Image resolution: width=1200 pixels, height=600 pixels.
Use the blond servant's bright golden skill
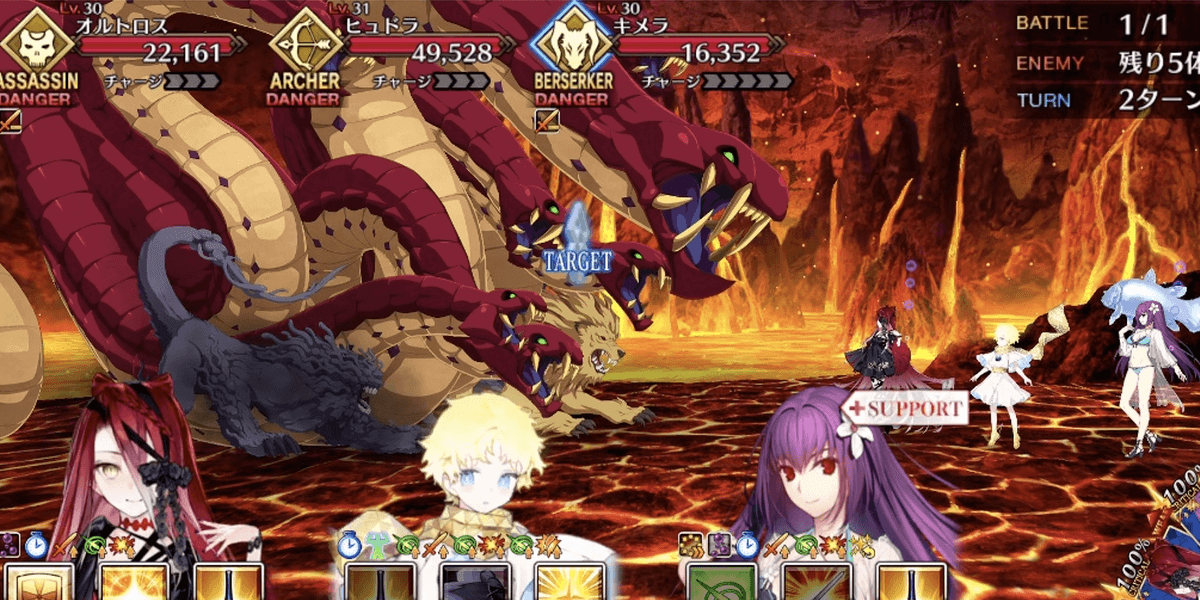570,583
